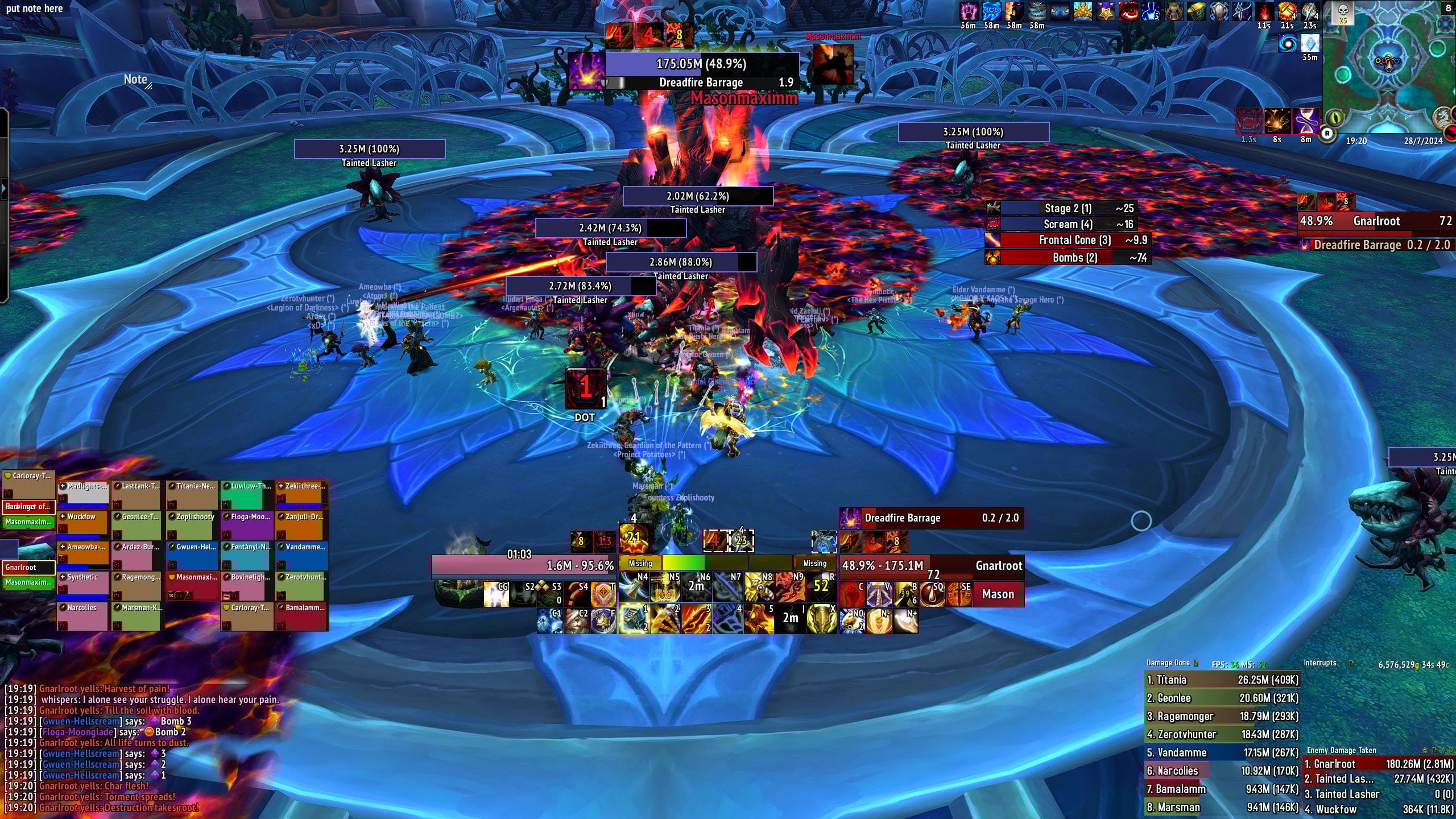Open the Damage Done meter header
The image size is (1456, 819).
1168,663
